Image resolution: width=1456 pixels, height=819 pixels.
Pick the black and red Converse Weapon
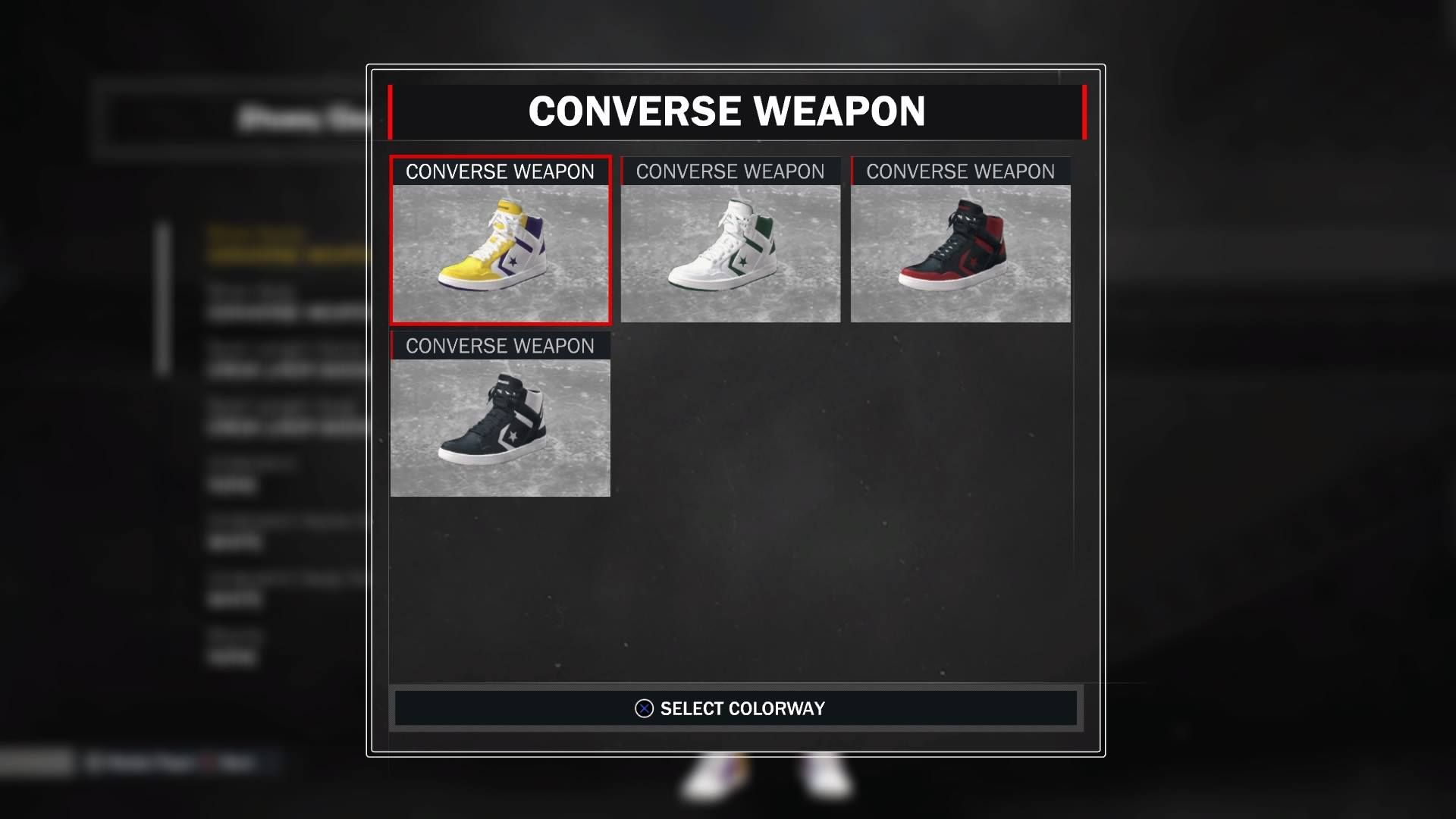coord(960,241)
